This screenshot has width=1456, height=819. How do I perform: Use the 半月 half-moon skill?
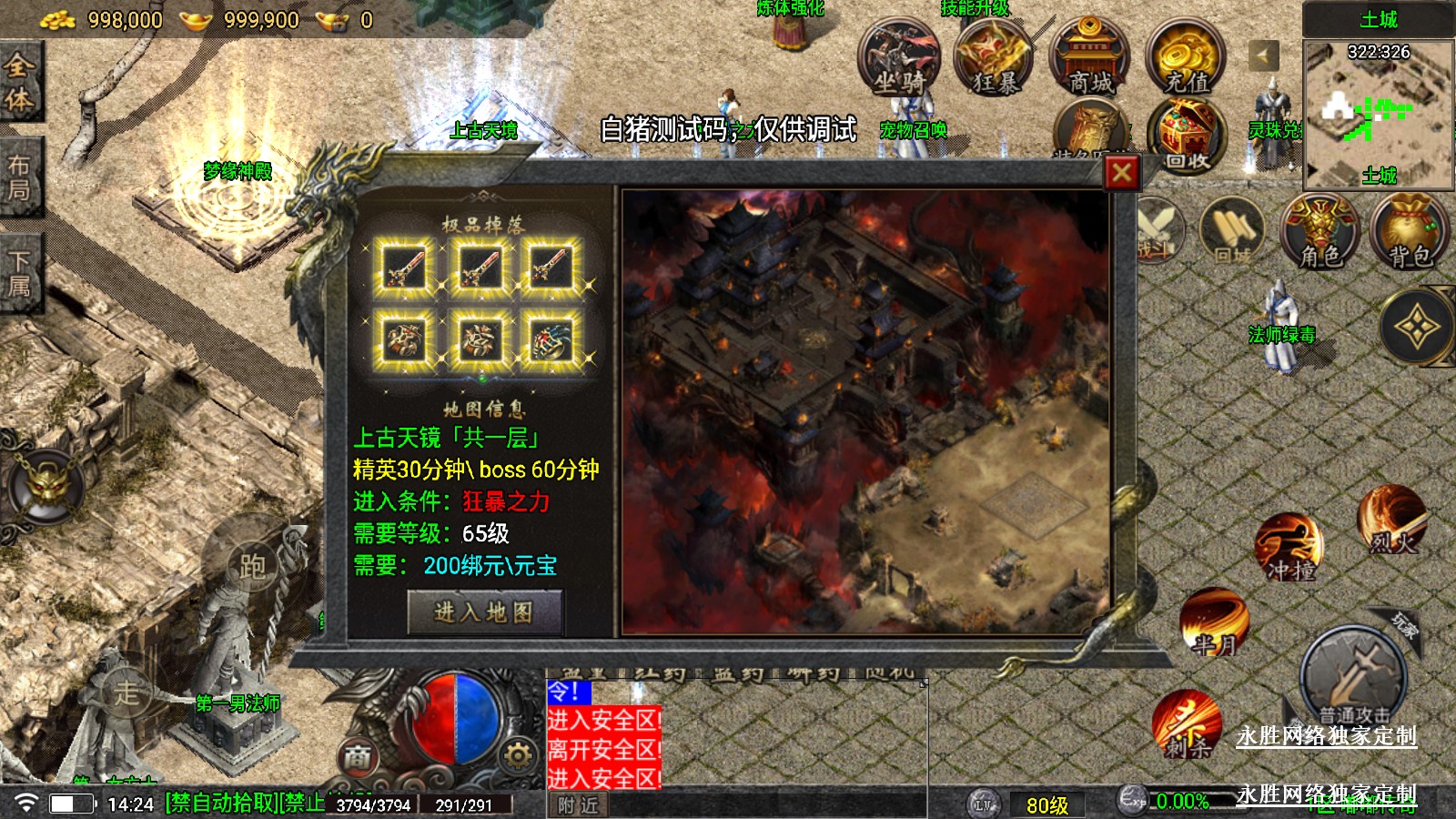tap(1215, 623)
